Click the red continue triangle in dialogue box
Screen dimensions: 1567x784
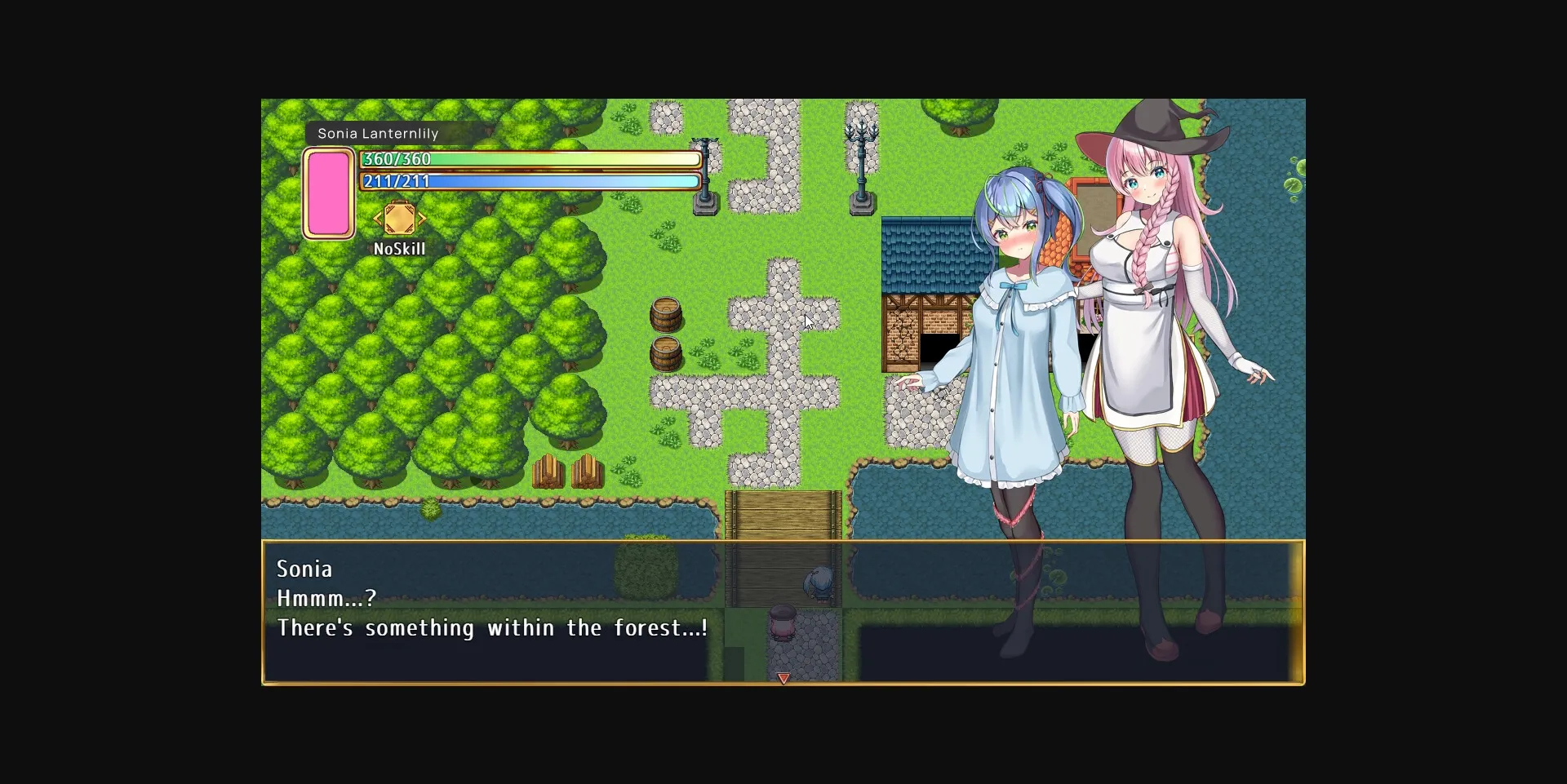(784, 678)
